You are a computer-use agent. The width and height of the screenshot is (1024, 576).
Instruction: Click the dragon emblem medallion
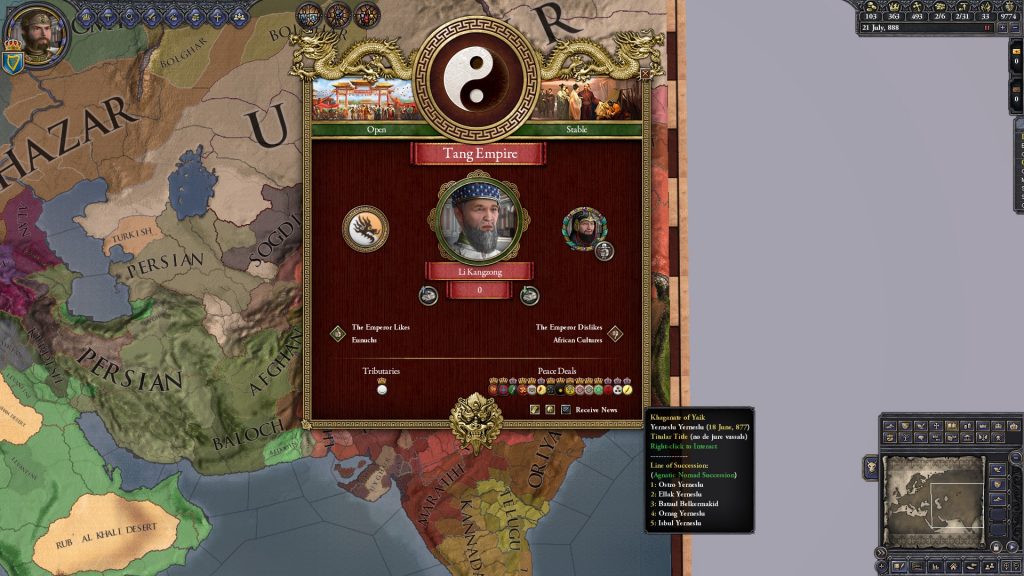(x=365, y=229)
